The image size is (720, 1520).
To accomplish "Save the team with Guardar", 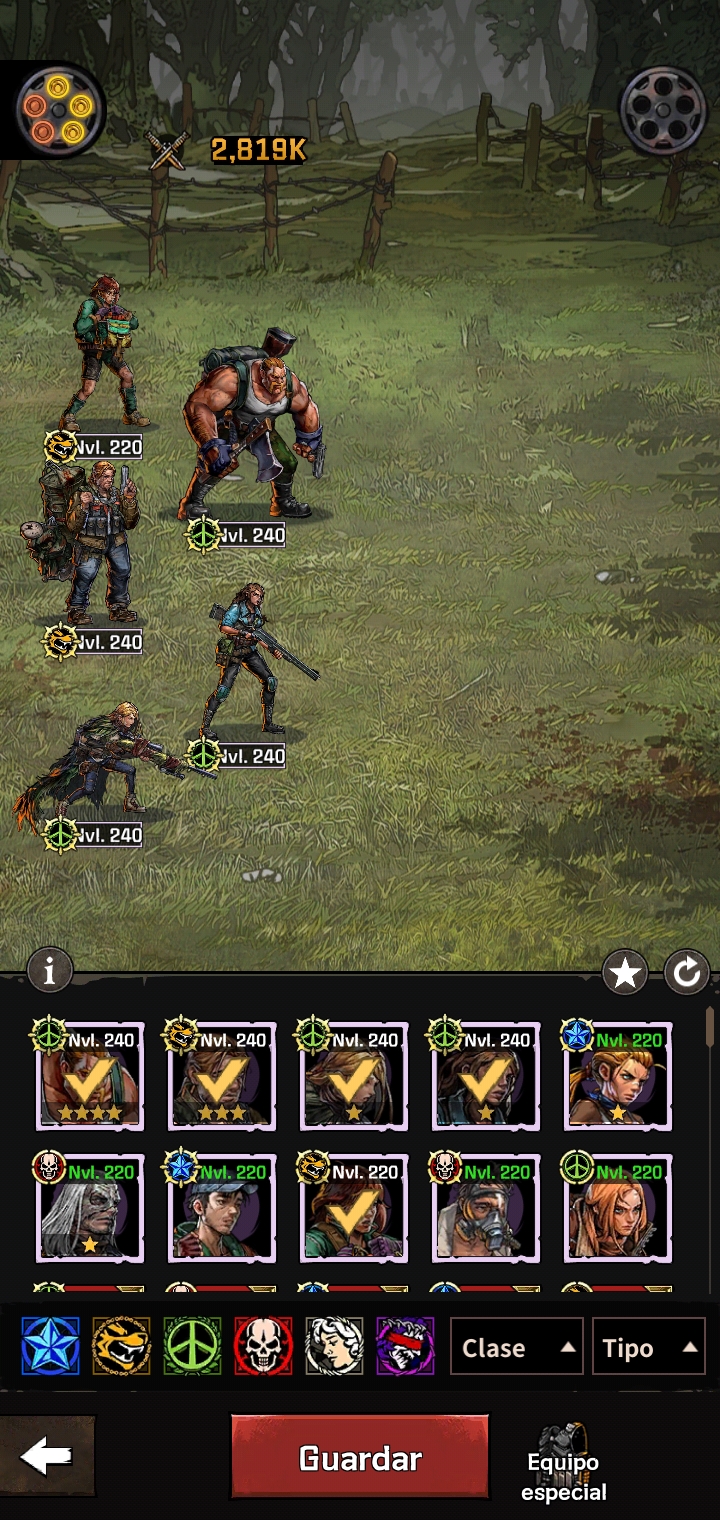I will coord(360,1457).
